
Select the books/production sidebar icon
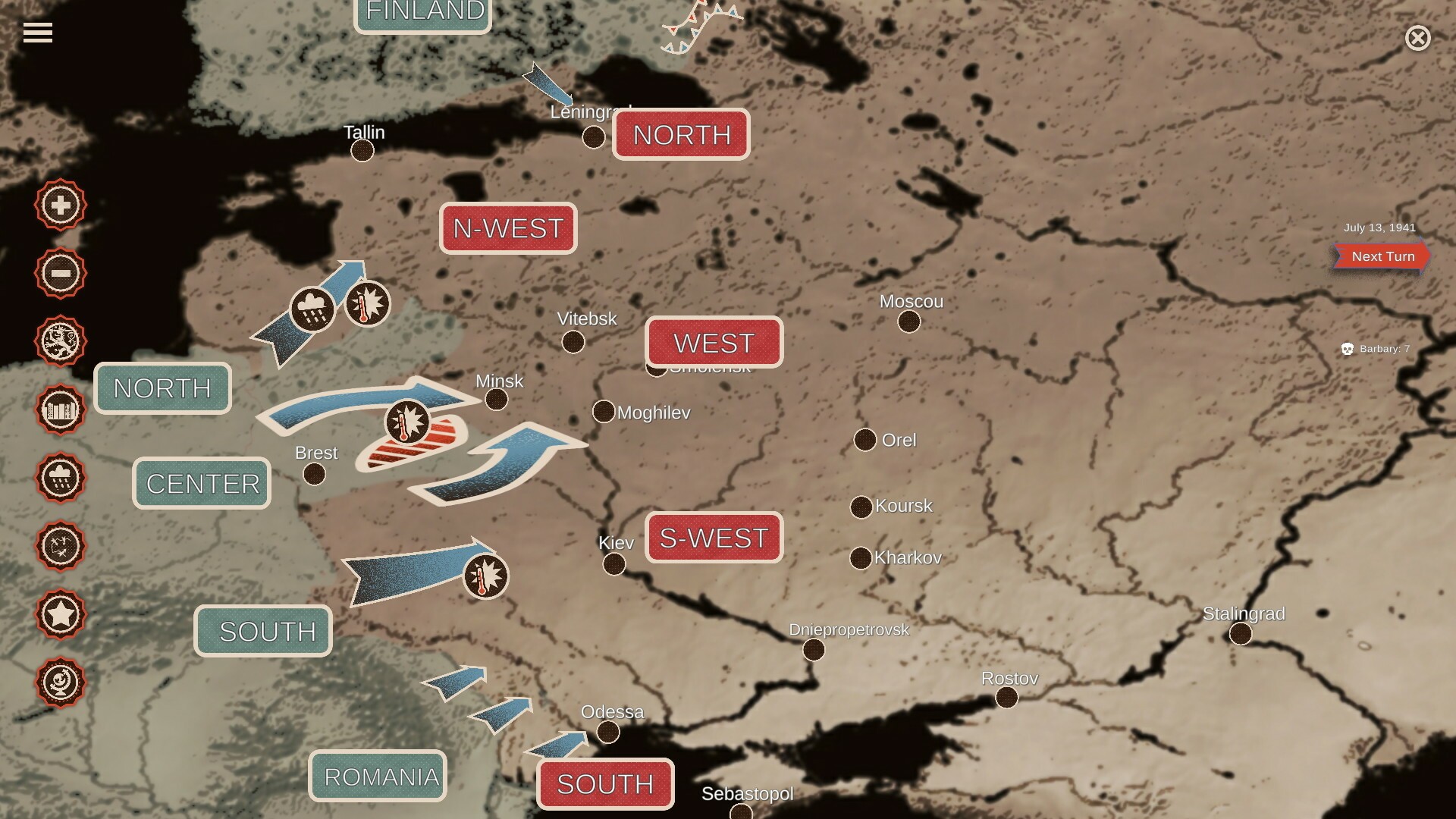coord(60,409)
